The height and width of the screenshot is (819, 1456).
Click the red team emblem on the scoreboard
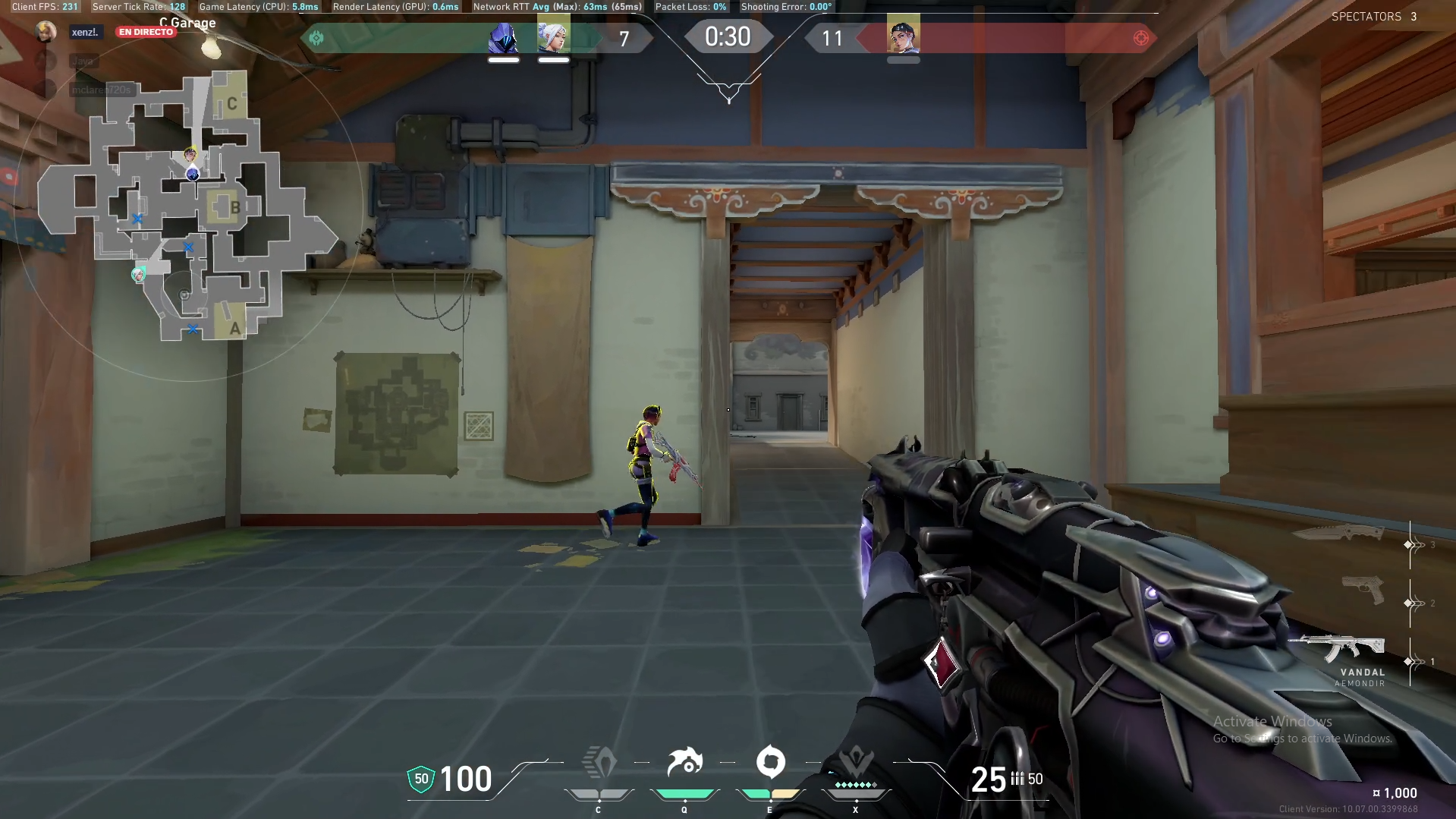(1140, 38)
